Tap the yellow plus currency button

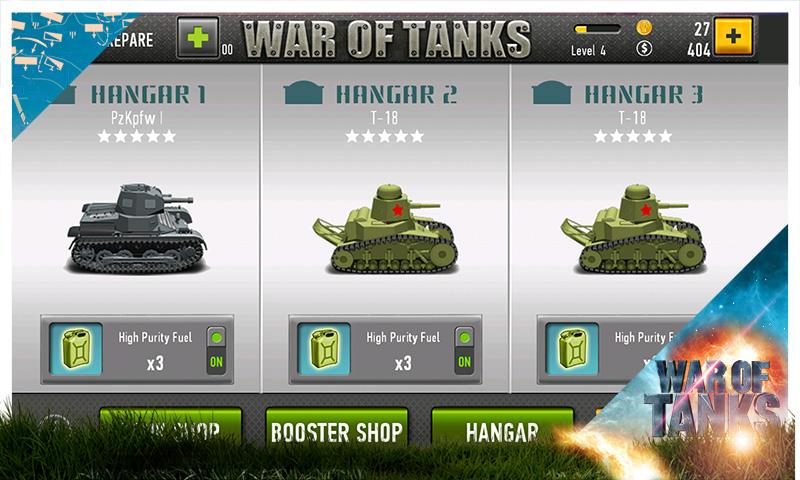pyautogui.click(x=734, y=37)
